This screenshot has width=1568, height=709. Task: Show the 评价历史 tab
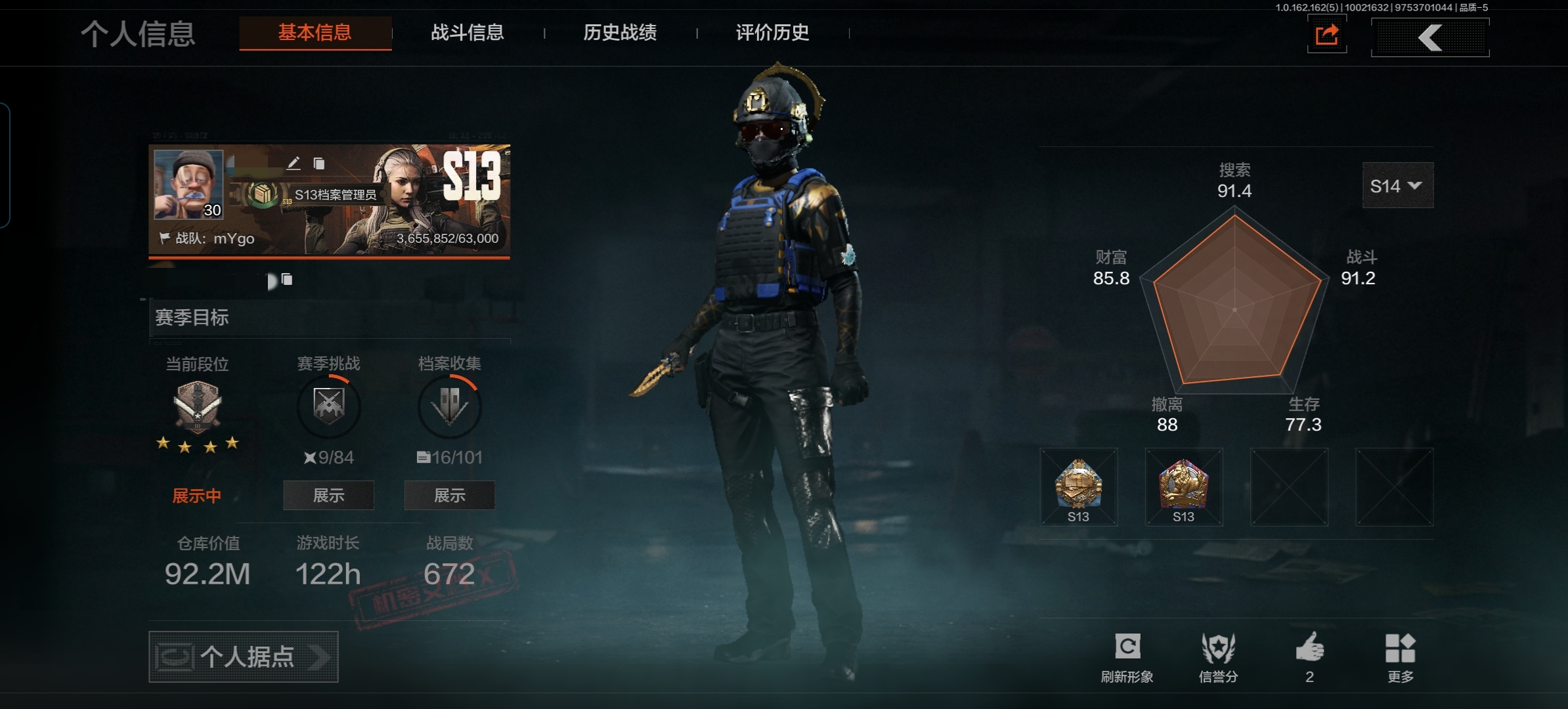(x=772, y=33)
